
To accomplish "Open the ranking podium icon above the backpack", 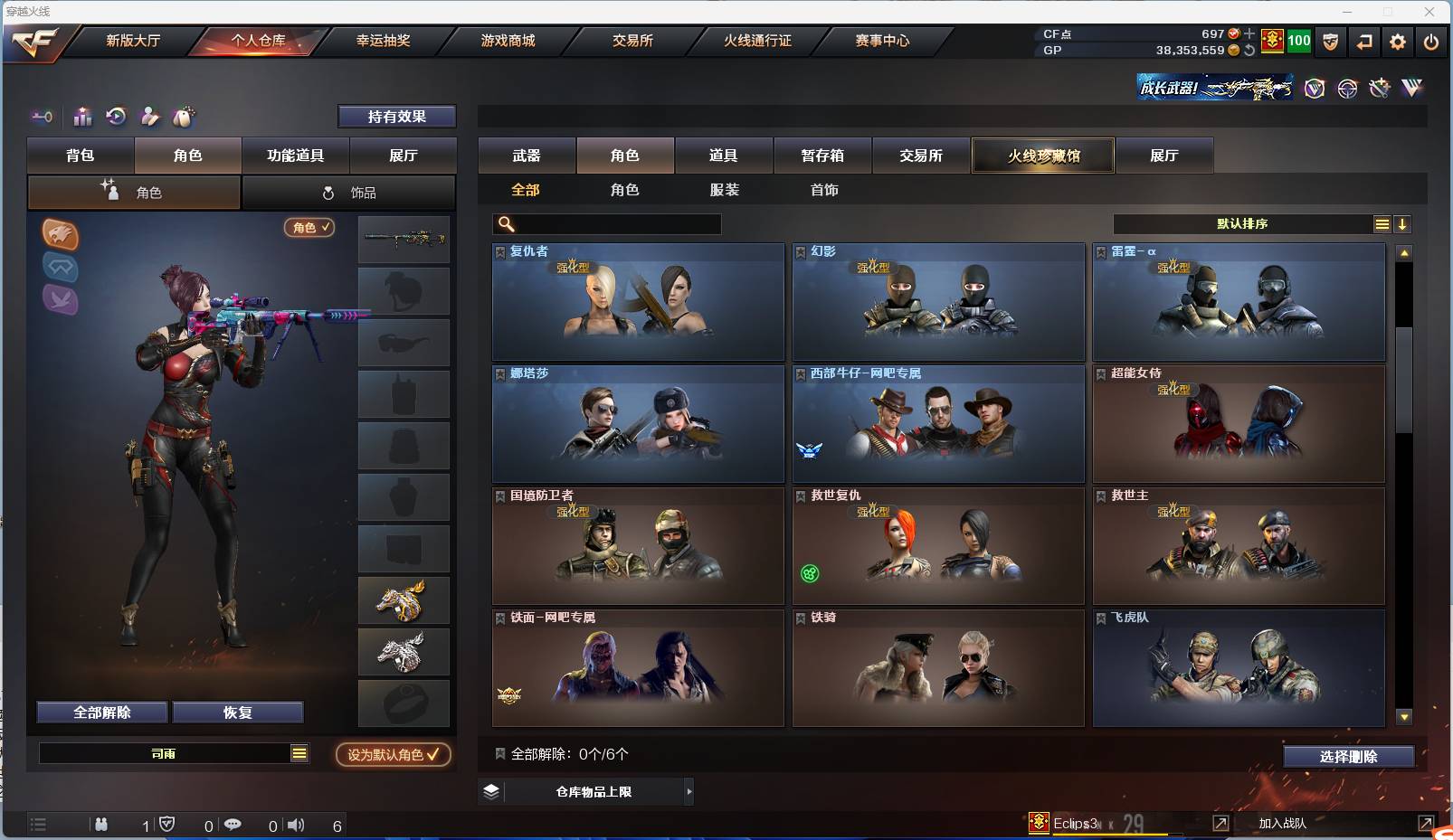I will coord(82,117).
